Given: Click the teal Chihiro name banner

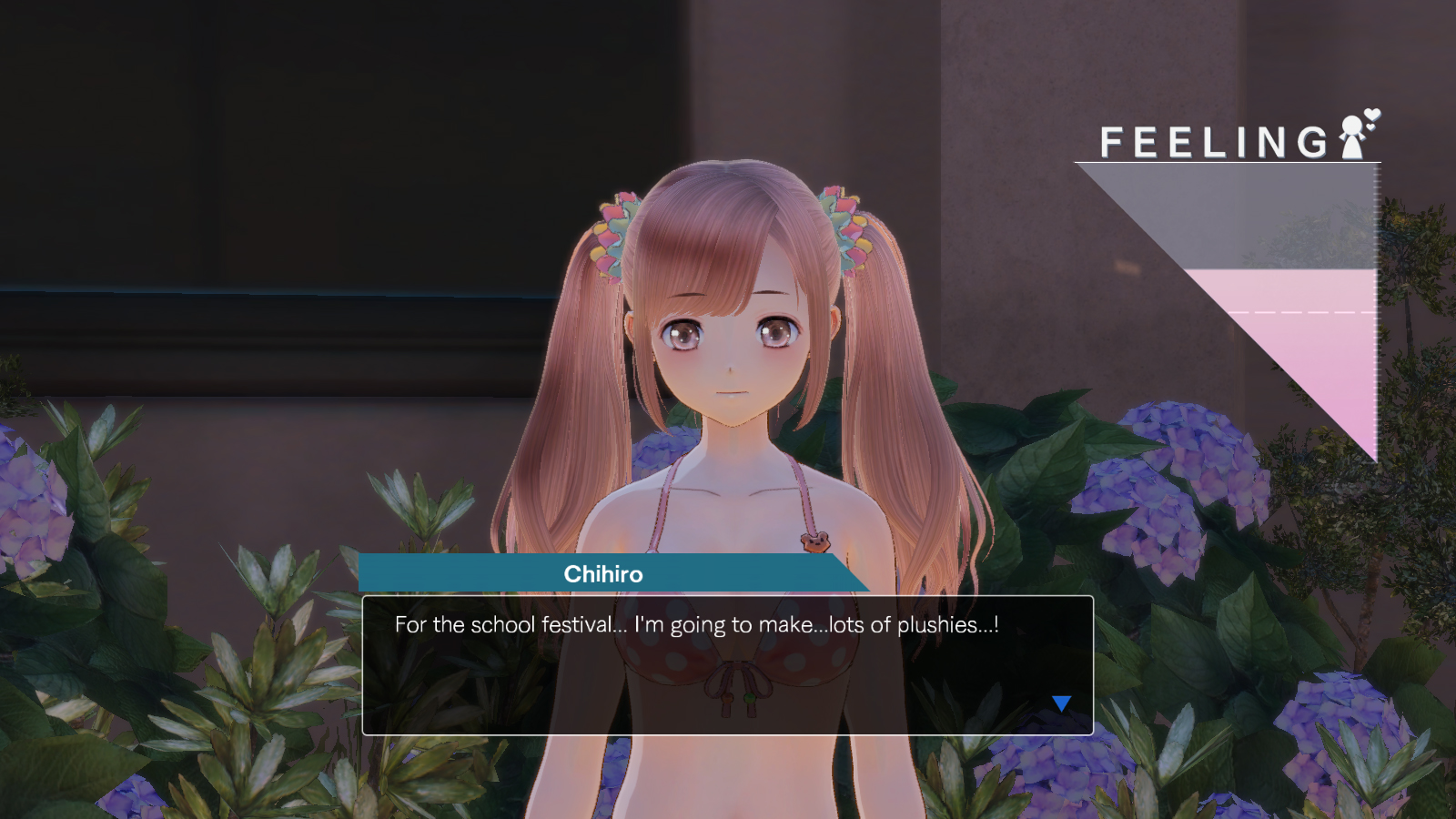Looking at the screenshot, I should (x=610, y=574).
